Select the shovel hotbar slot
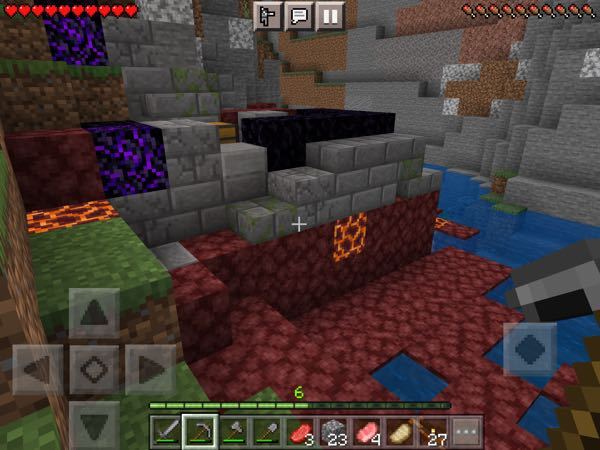Screen dimensions: 600x450 pyautogui.click(x=264, y=431)
